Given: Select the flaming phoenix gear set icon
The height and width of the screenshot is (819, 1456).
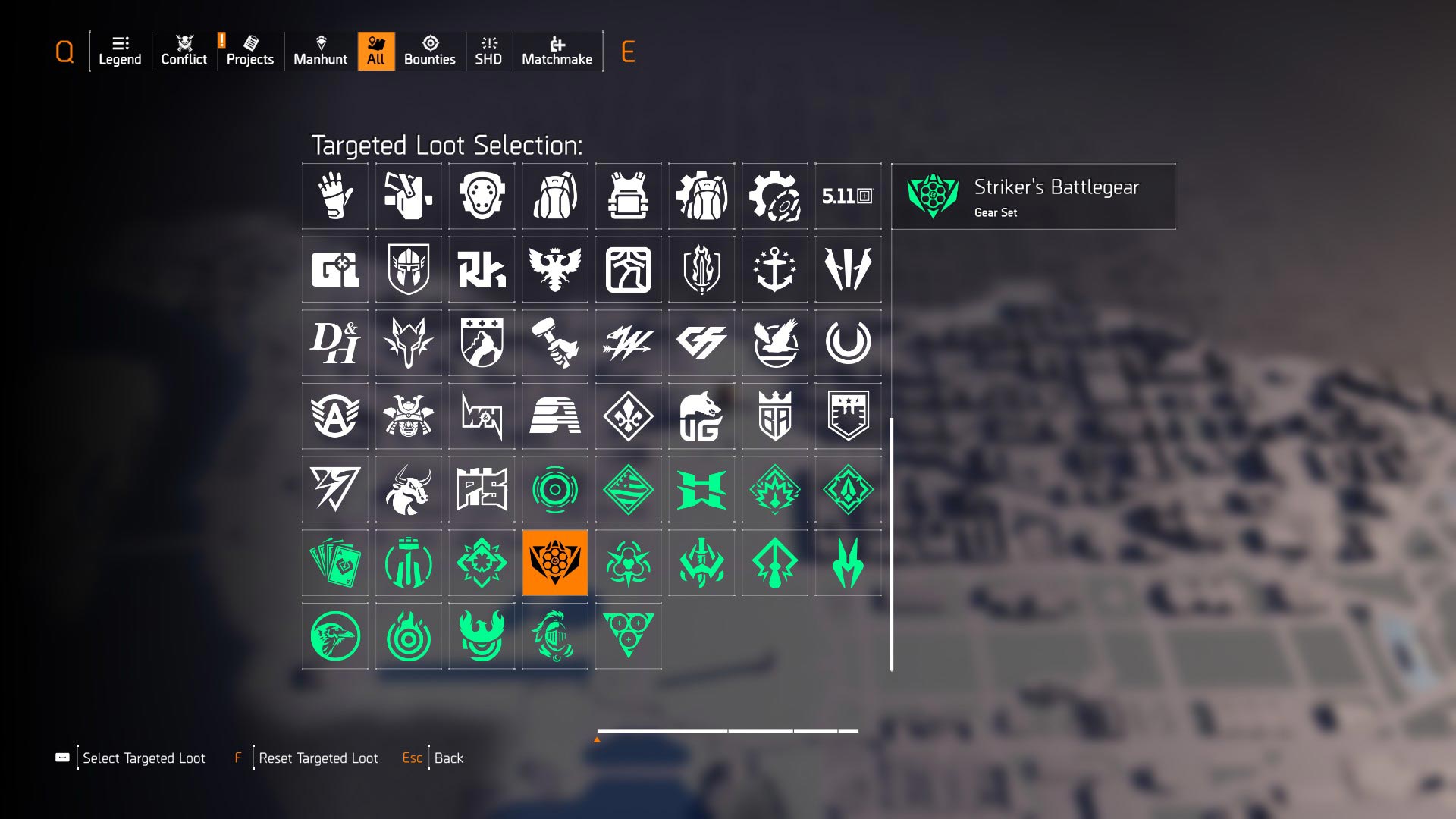Looking at the screenshot, I should (482, 635).
